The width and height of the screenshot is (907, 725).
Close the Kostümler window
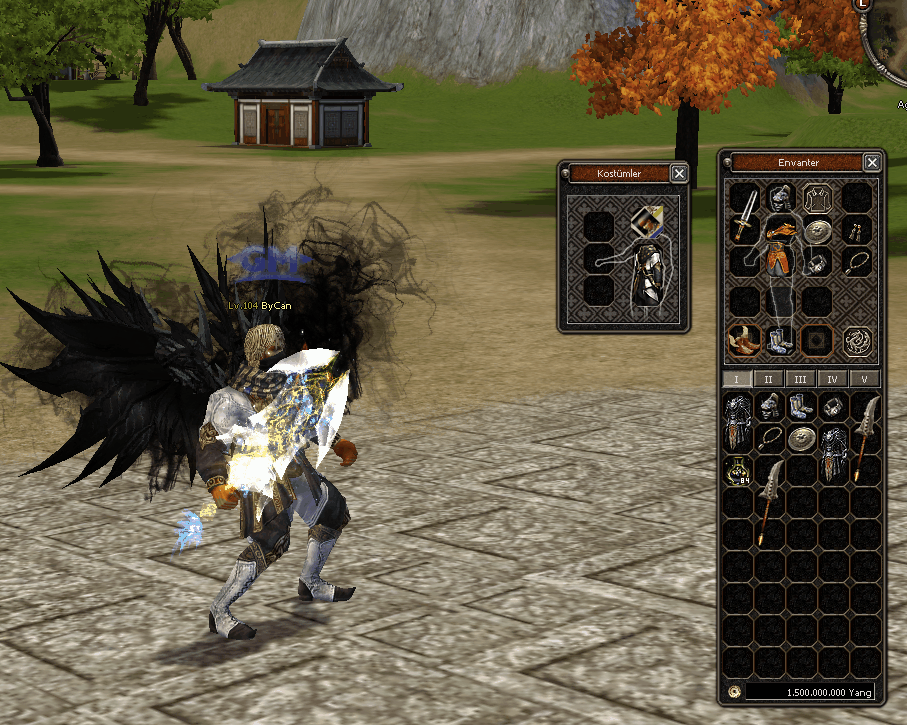pos(679,174)
